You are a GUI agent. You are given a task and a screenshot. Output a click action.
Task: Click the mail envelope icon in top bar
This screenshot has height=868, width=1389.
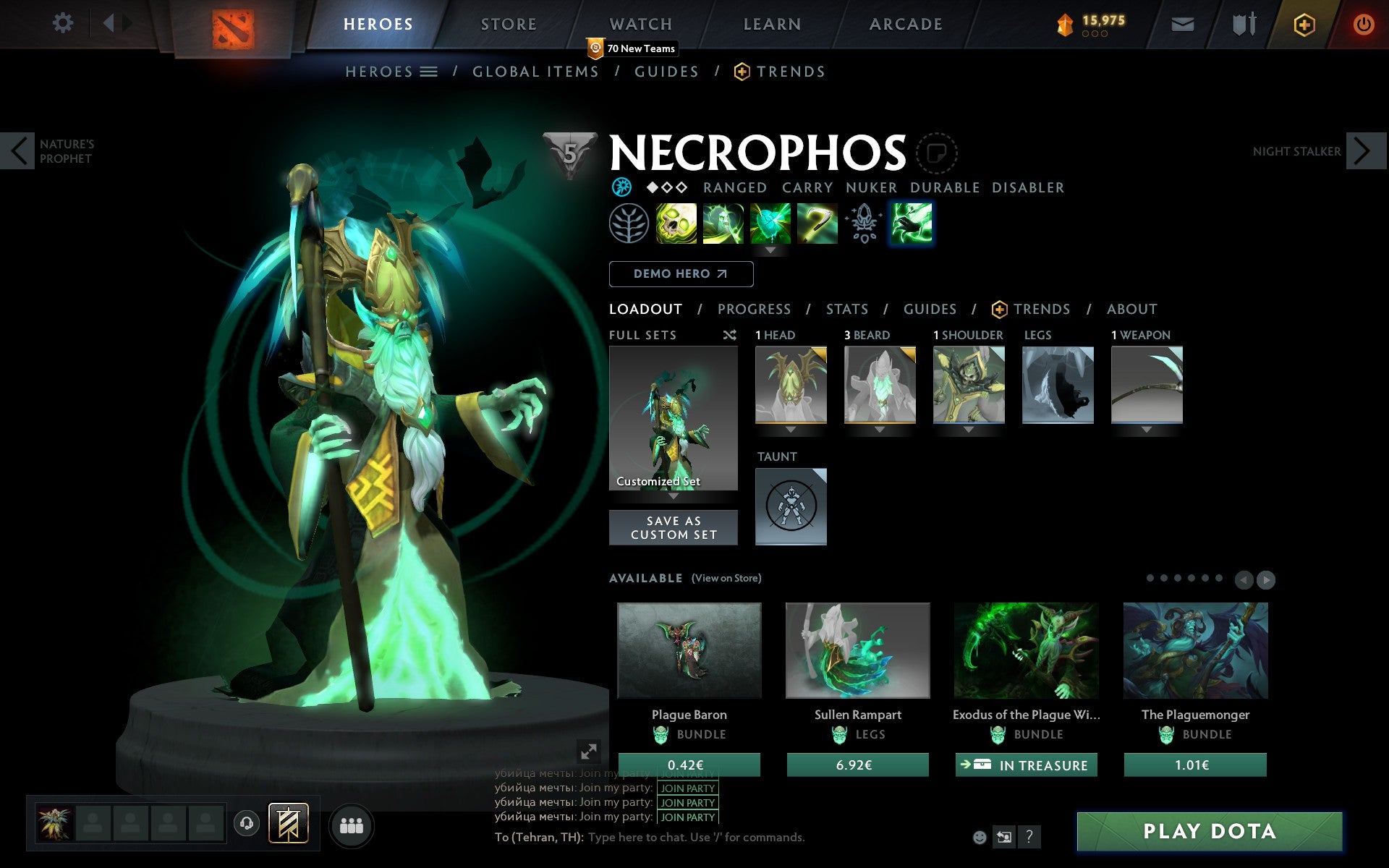tap(1182, 23)
